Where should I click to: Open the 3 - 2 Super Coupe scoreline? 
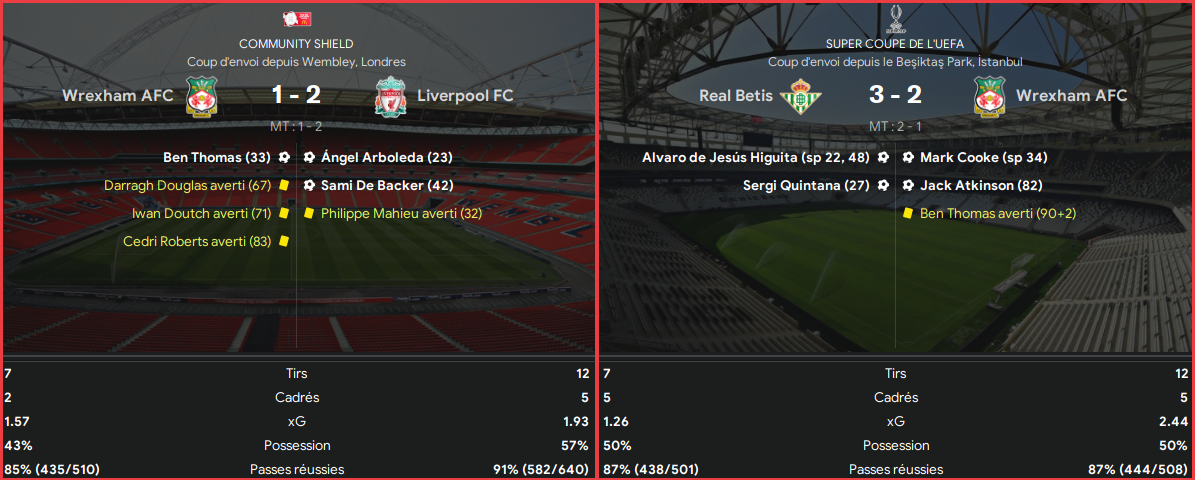(x=894, y=96)
